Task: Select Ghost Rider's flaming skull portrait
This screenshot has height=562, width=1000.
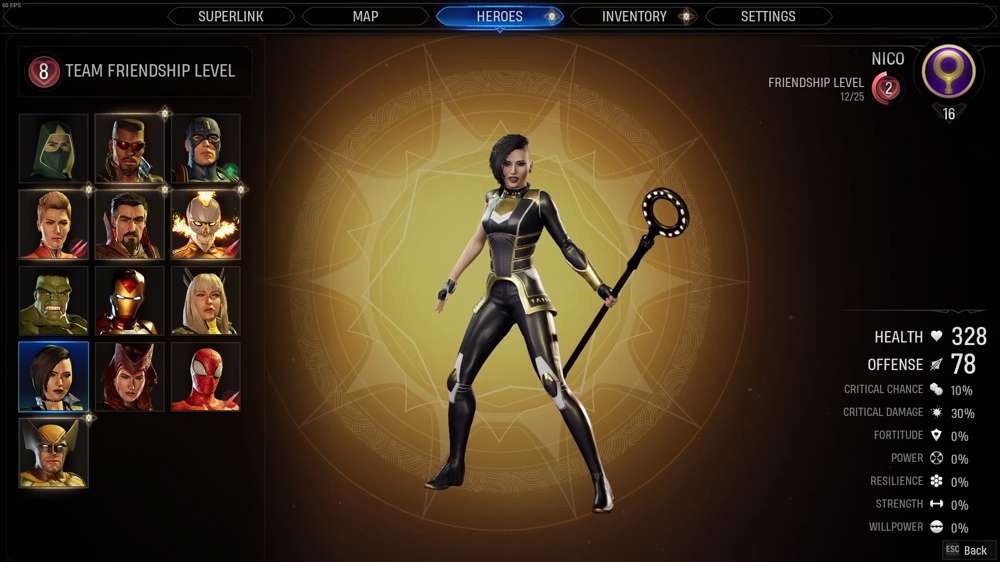Action: 206,225
